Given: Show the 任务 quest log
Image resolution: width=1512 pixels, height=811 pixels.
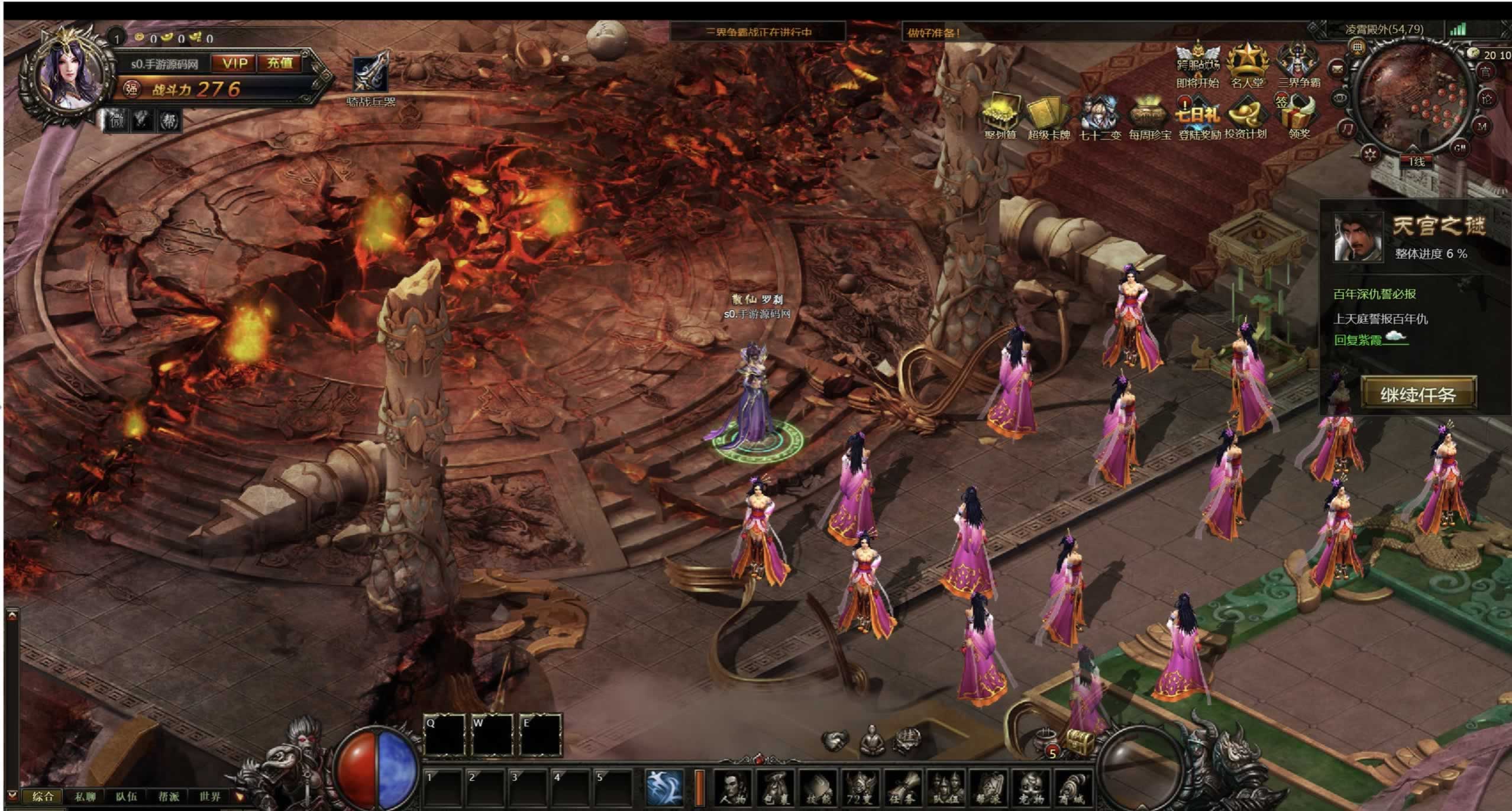Looking at the screenshot, I should 903,788.
